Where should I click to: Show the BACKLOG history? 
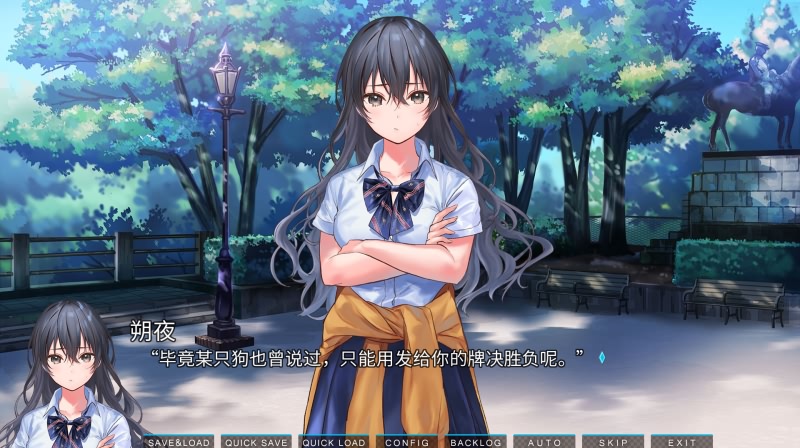click(x=475, y=442)
